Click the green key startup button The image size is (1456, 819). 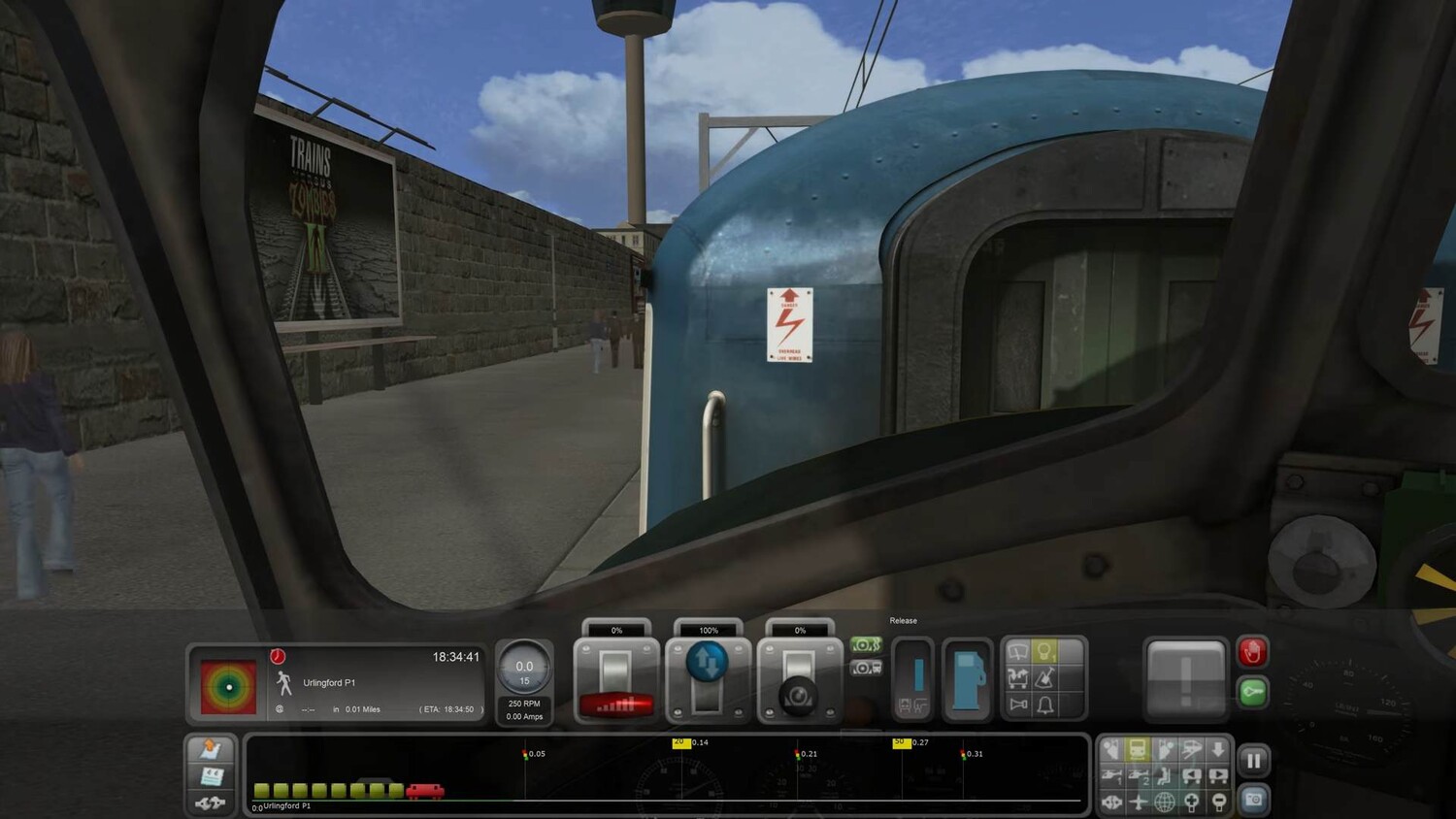[x=1252, y=692]
